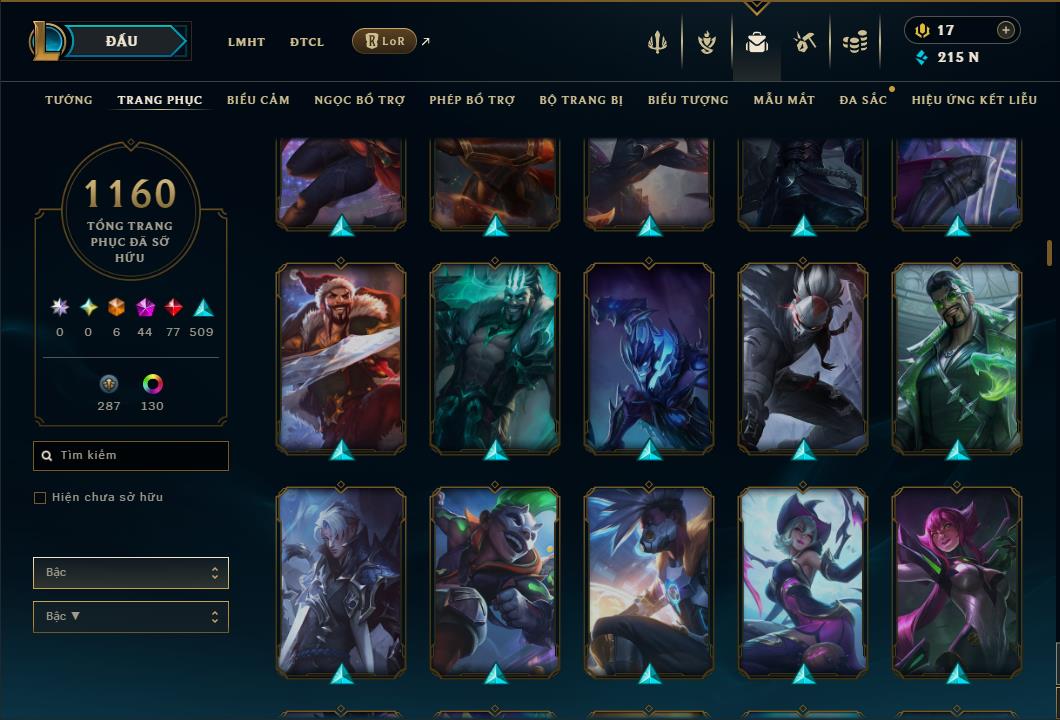
Task: Open the LoR external link
Action: point(385,41)
